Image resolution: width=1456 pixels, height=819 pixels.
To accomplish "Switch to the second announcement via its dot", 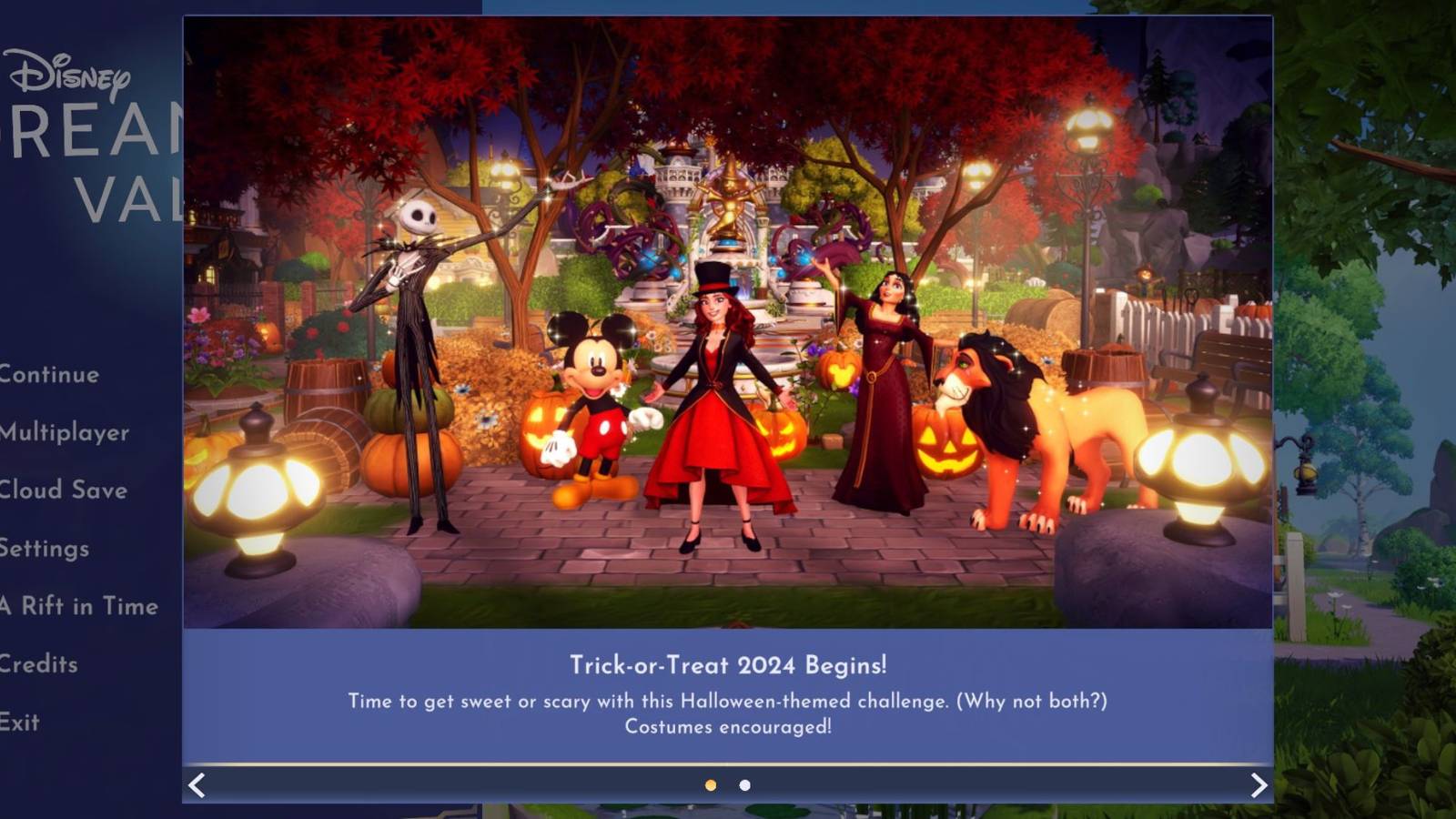I will [x=744, y=784].
